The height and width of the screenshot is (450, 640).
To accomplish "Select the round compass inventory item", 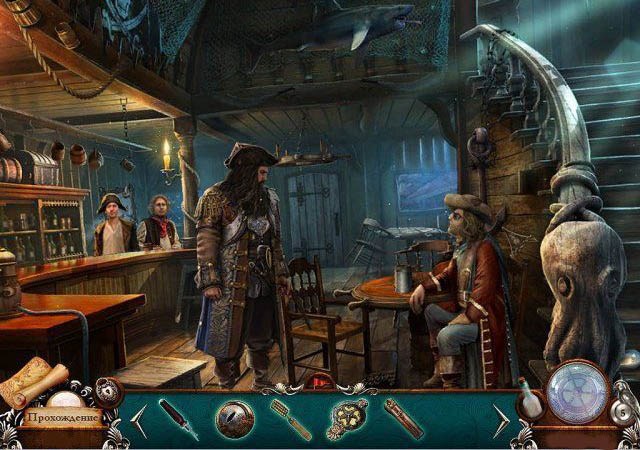I will [235, 419].
